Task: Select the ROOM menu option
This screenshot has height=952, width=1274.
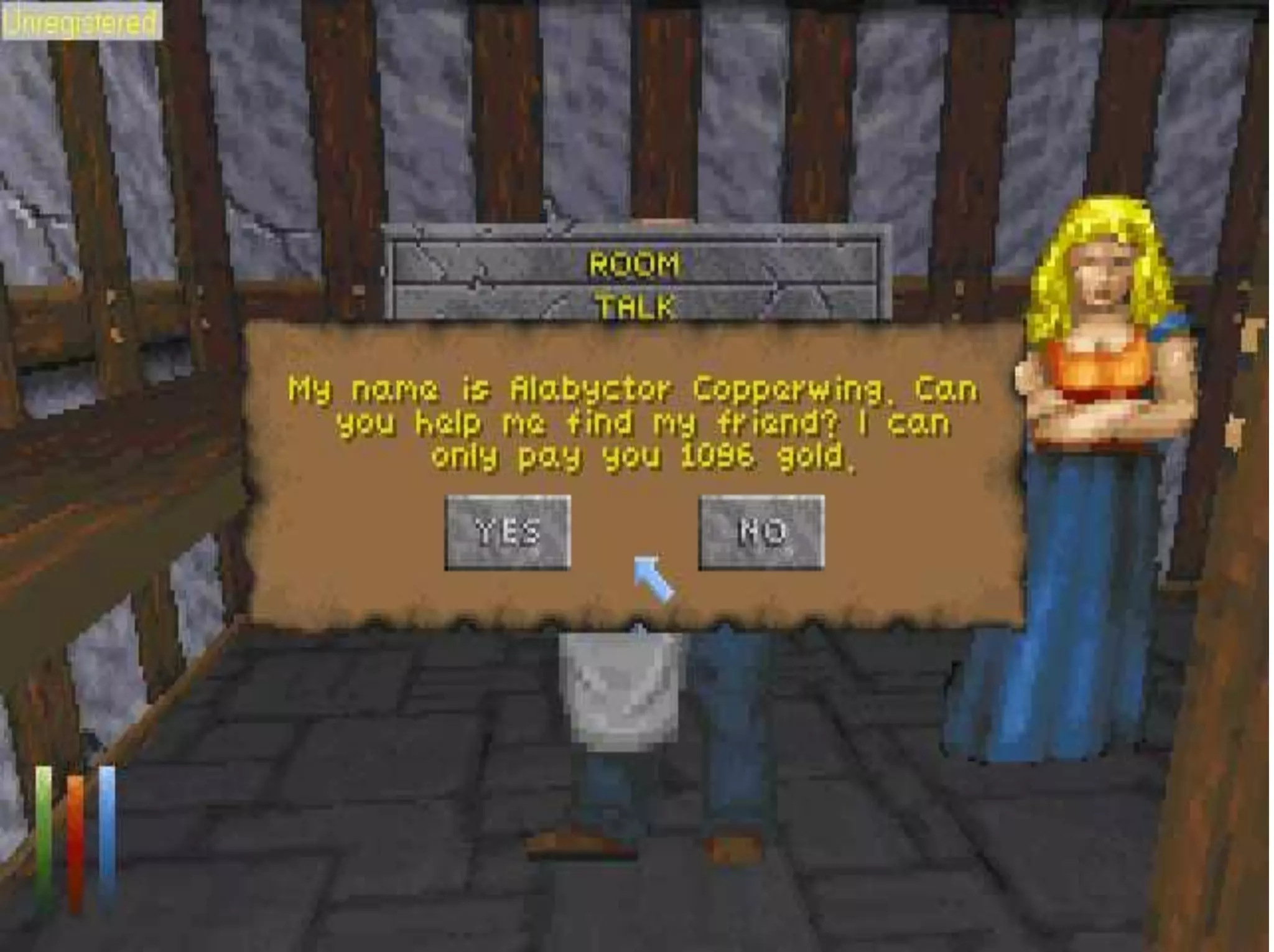Action: click(635, 264)
